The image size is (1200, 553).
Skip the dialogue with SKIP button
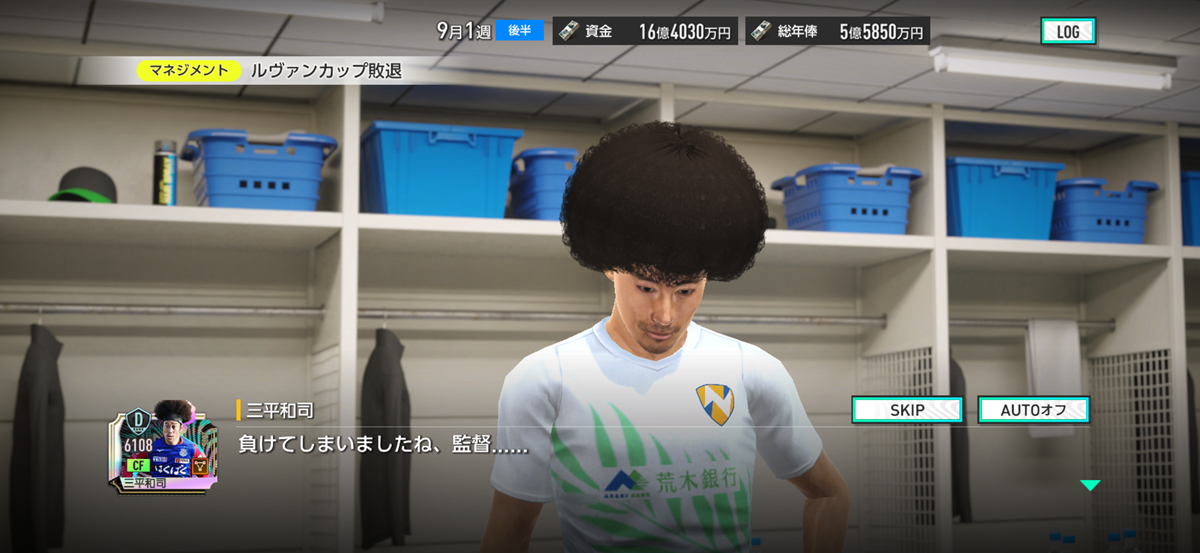click(907, 410)
